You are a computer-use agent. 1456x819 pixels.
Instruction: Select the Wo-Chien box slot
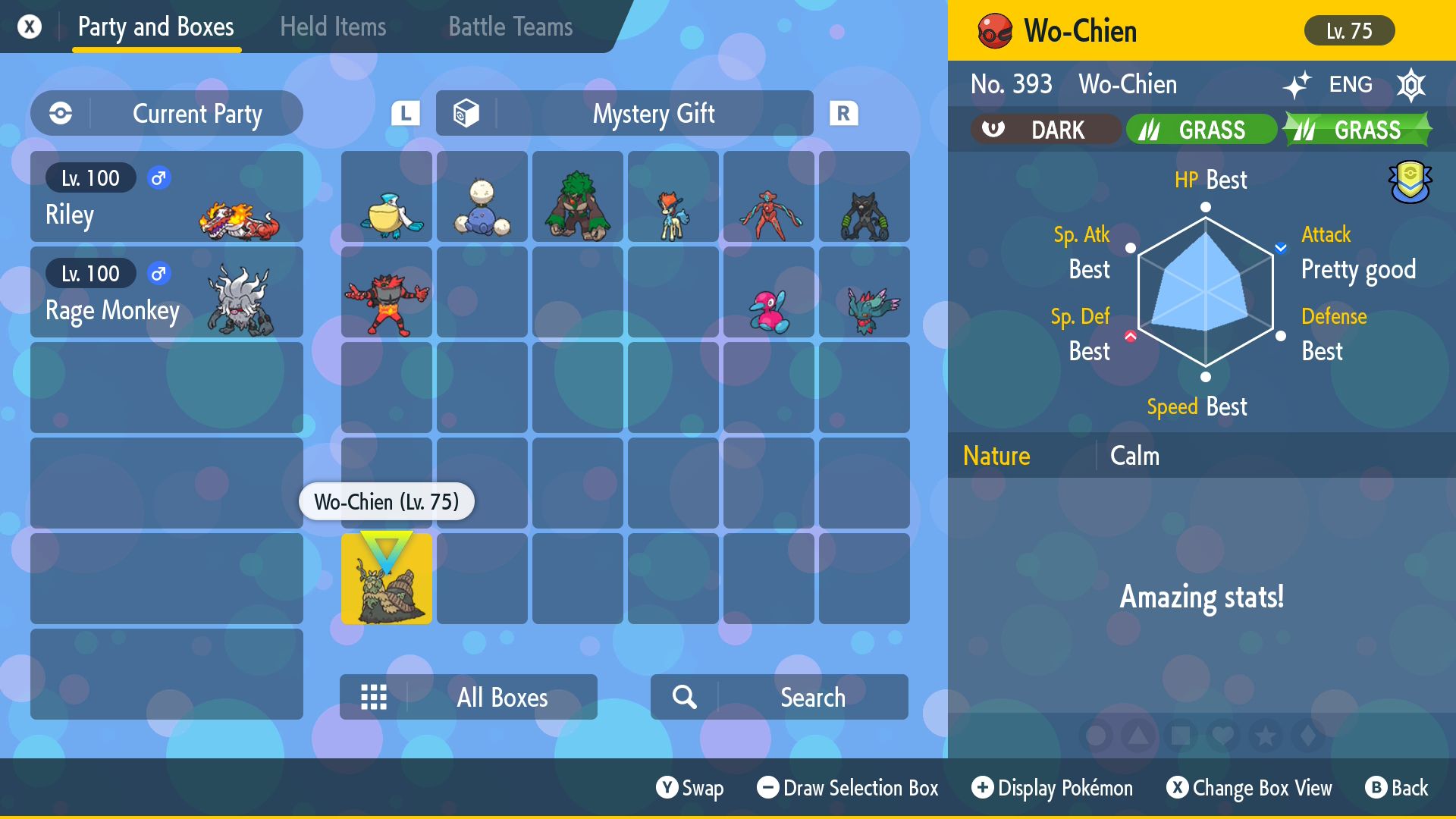pos(387,579)
